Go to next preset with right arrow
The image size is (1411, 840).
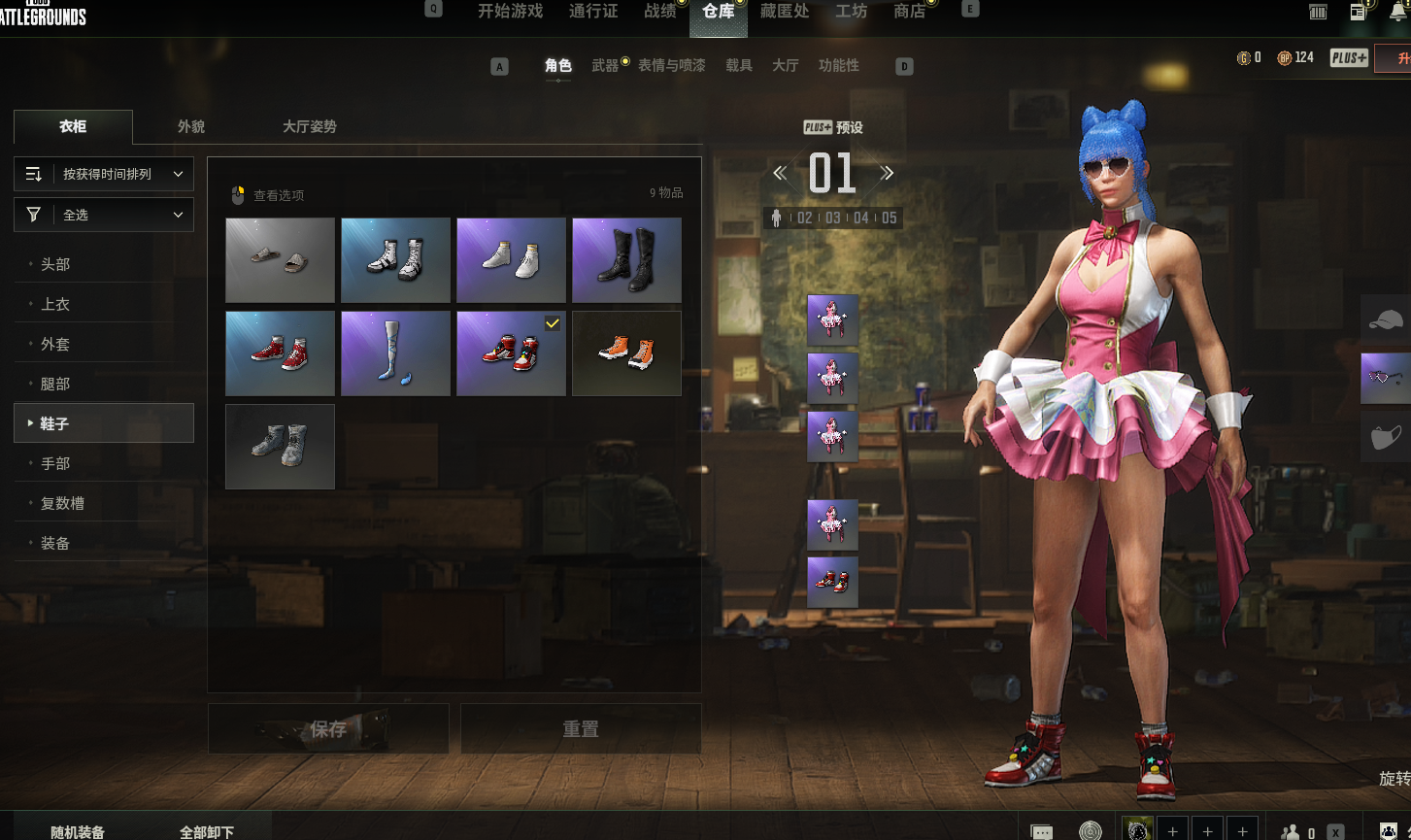coord(886,174)
